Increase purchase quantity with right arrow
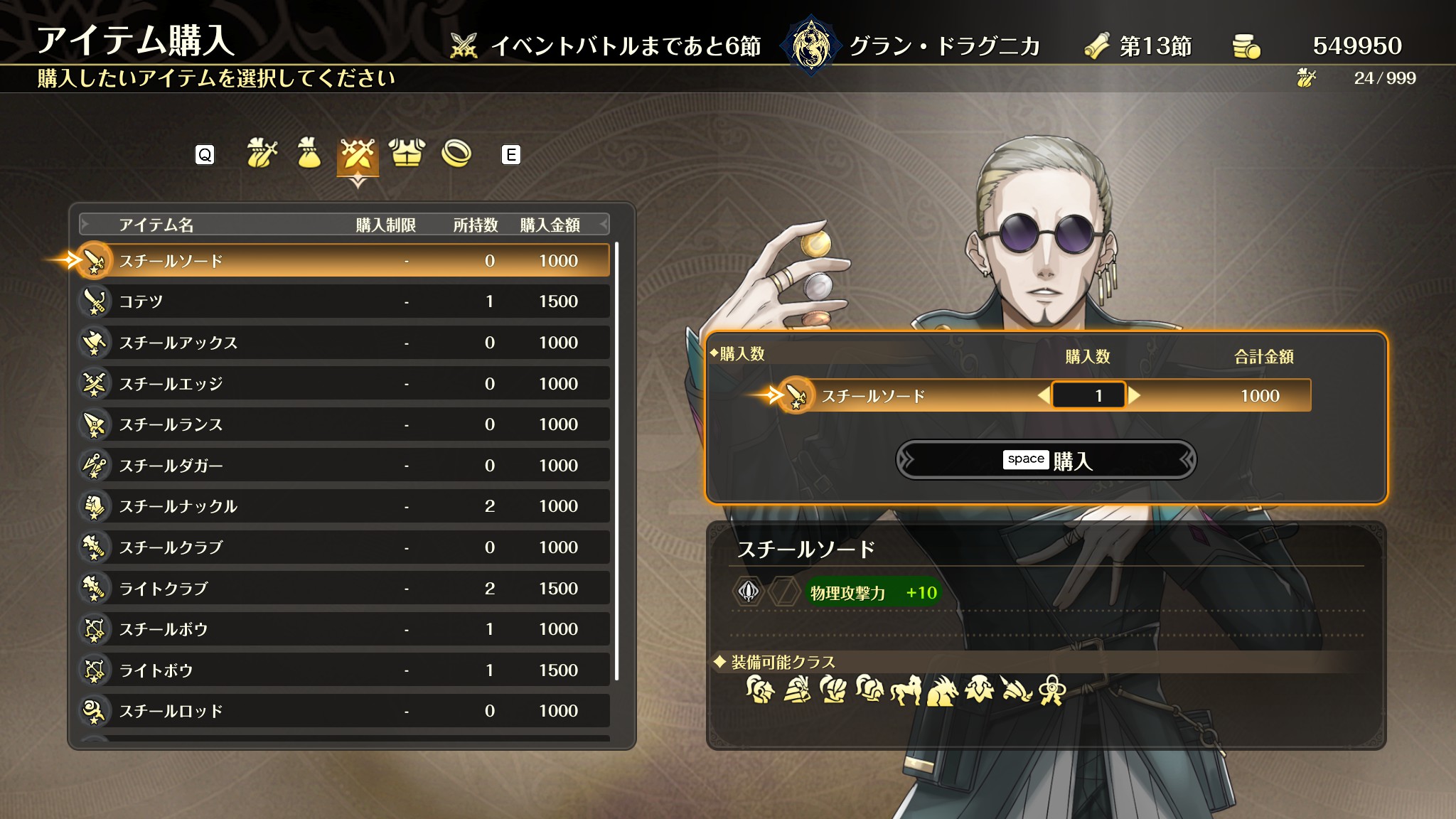 tap(1135, 395)
